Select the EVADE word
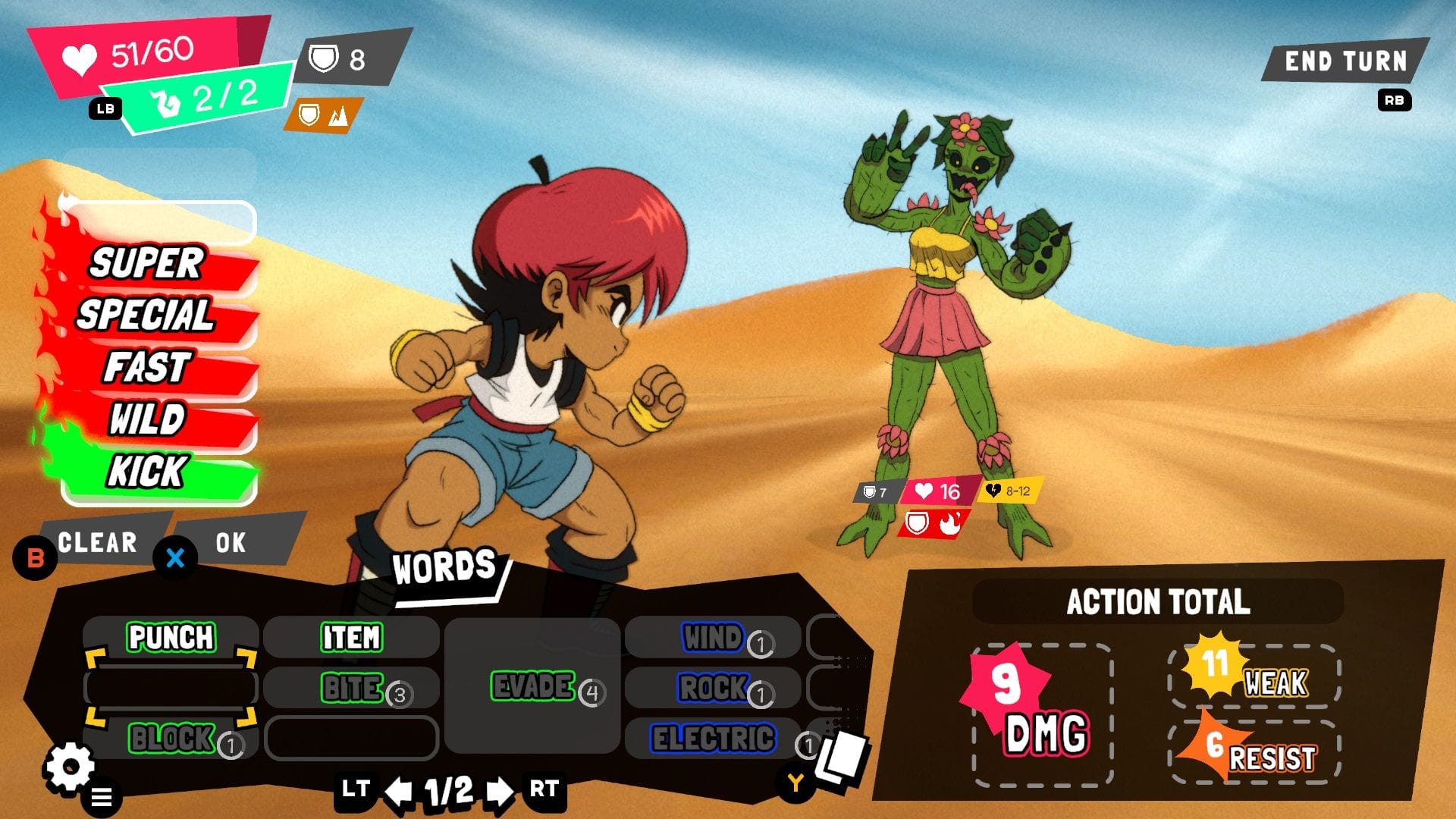This screenshot has height=819, width=1456. coord(532,686)
